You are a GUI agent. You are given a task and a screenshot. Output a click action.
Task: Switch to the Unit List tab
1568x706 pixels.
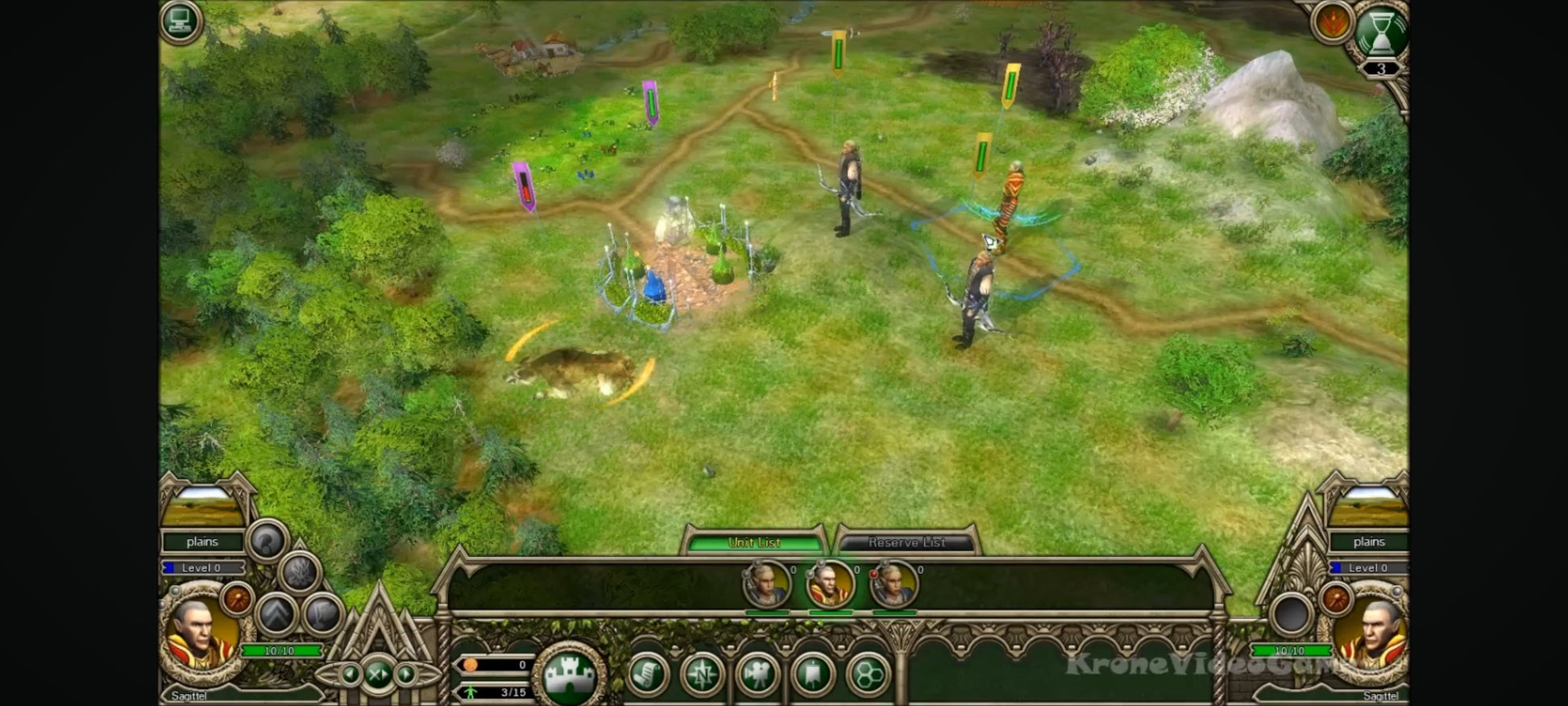coord(754,542)
